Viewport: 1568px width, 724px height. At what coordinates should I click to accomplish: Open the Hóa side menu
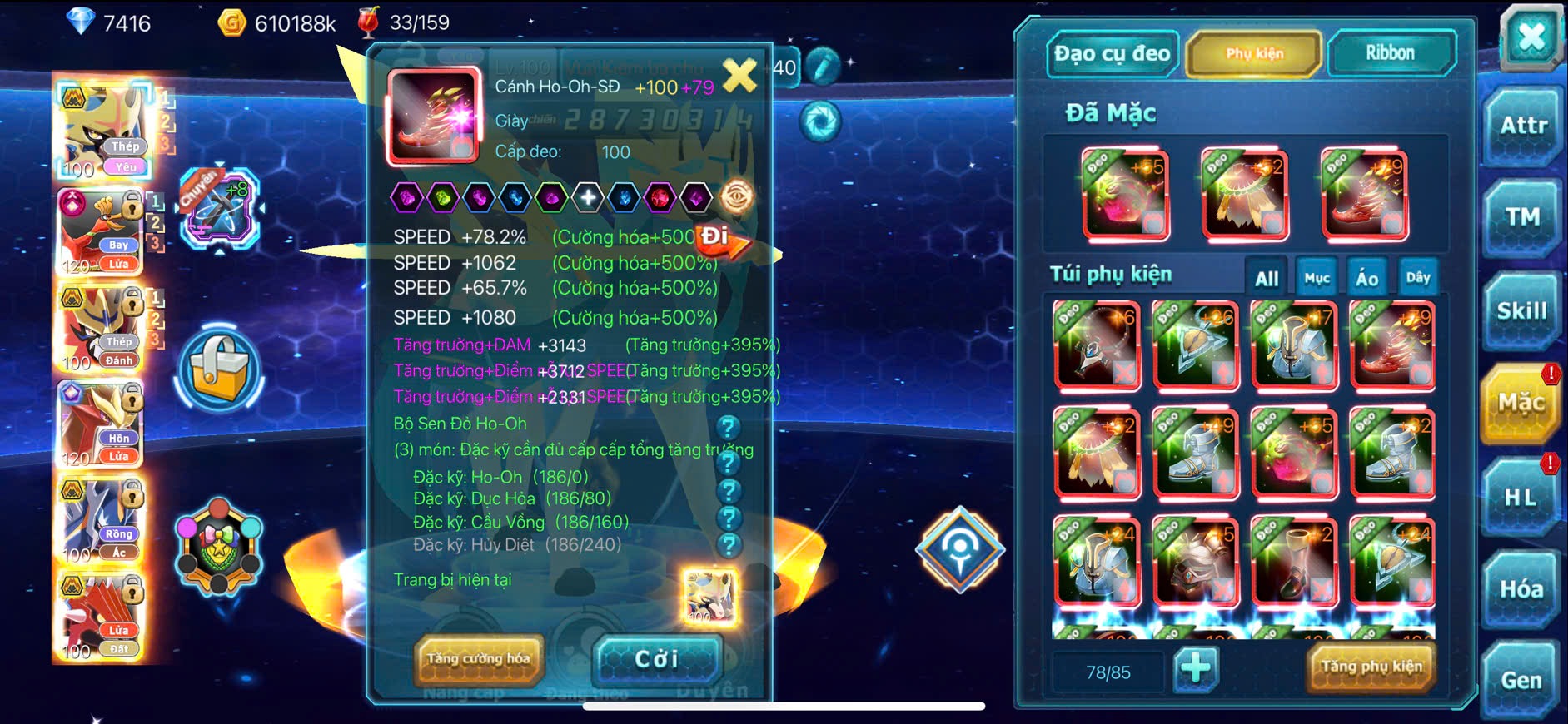[x=1521, y=589]
